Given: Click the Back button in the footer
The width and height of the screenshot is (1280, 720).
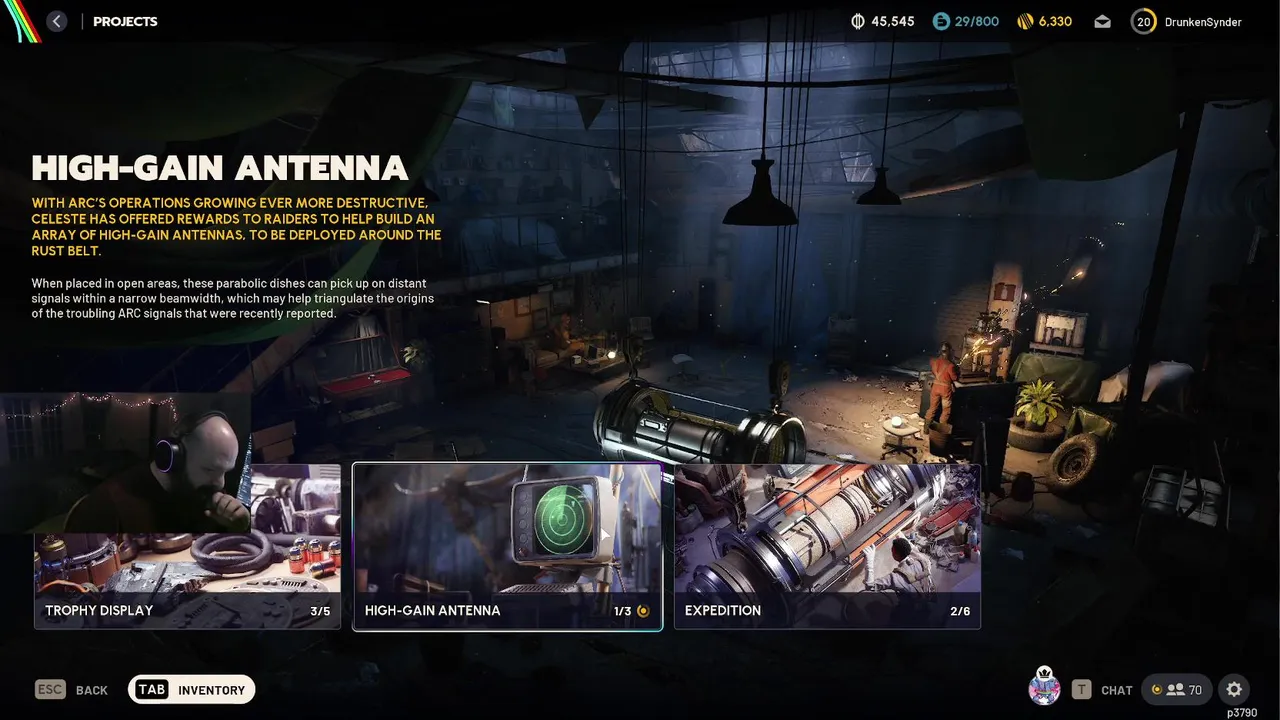Looking at the screenshot, I should tap(72, 690).
